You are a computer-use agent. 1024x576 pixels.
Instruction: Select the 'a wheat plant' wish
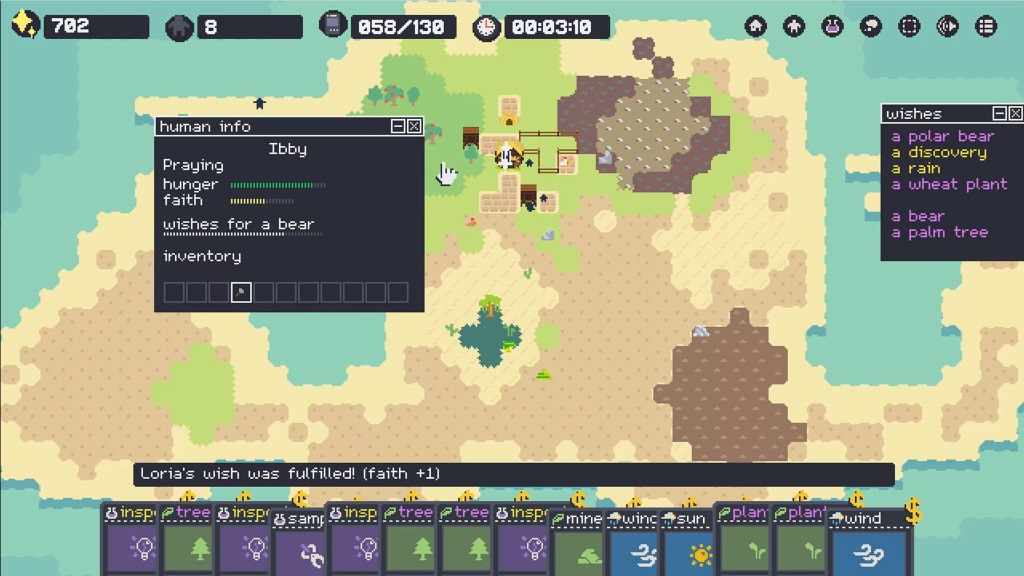949,184
